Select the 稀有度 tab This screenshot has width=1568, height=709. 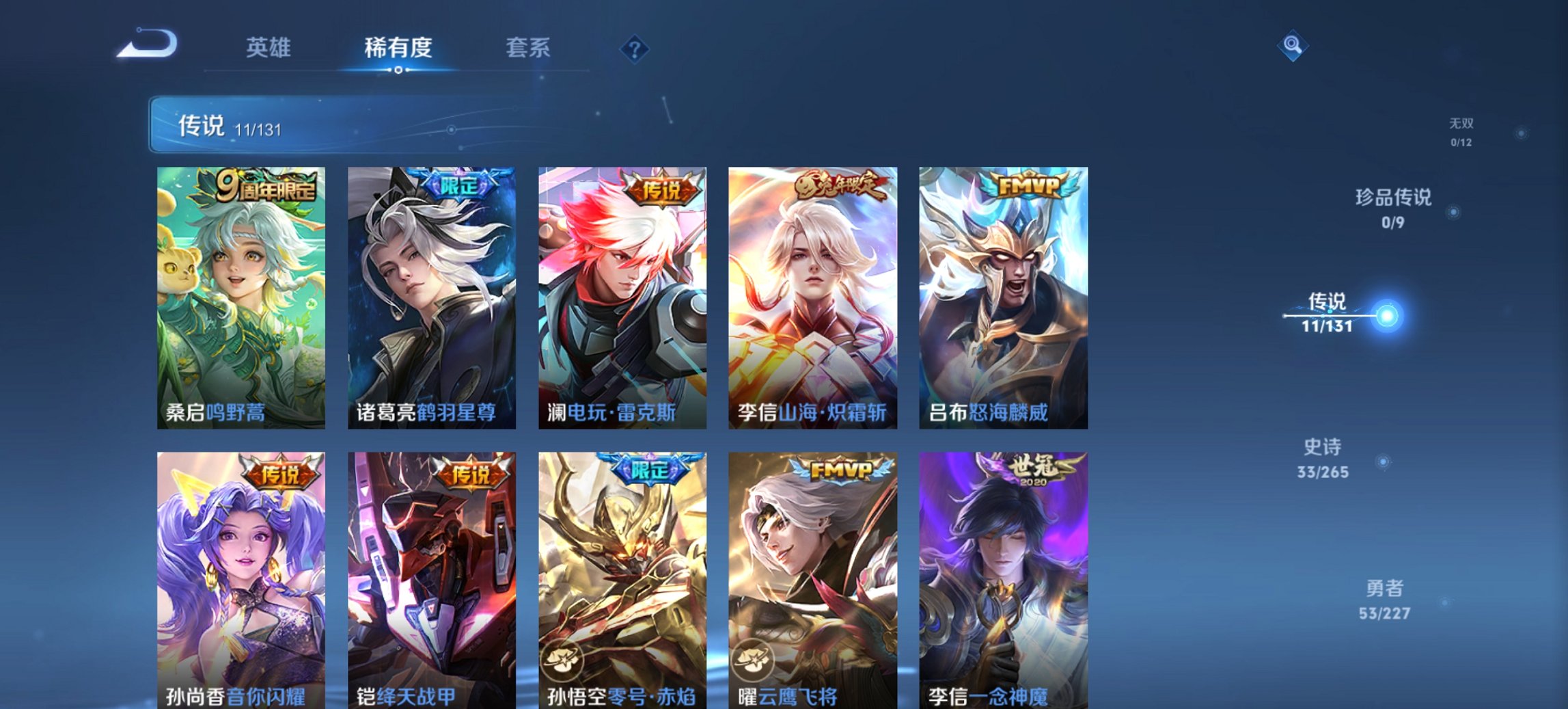coord(397,48)
